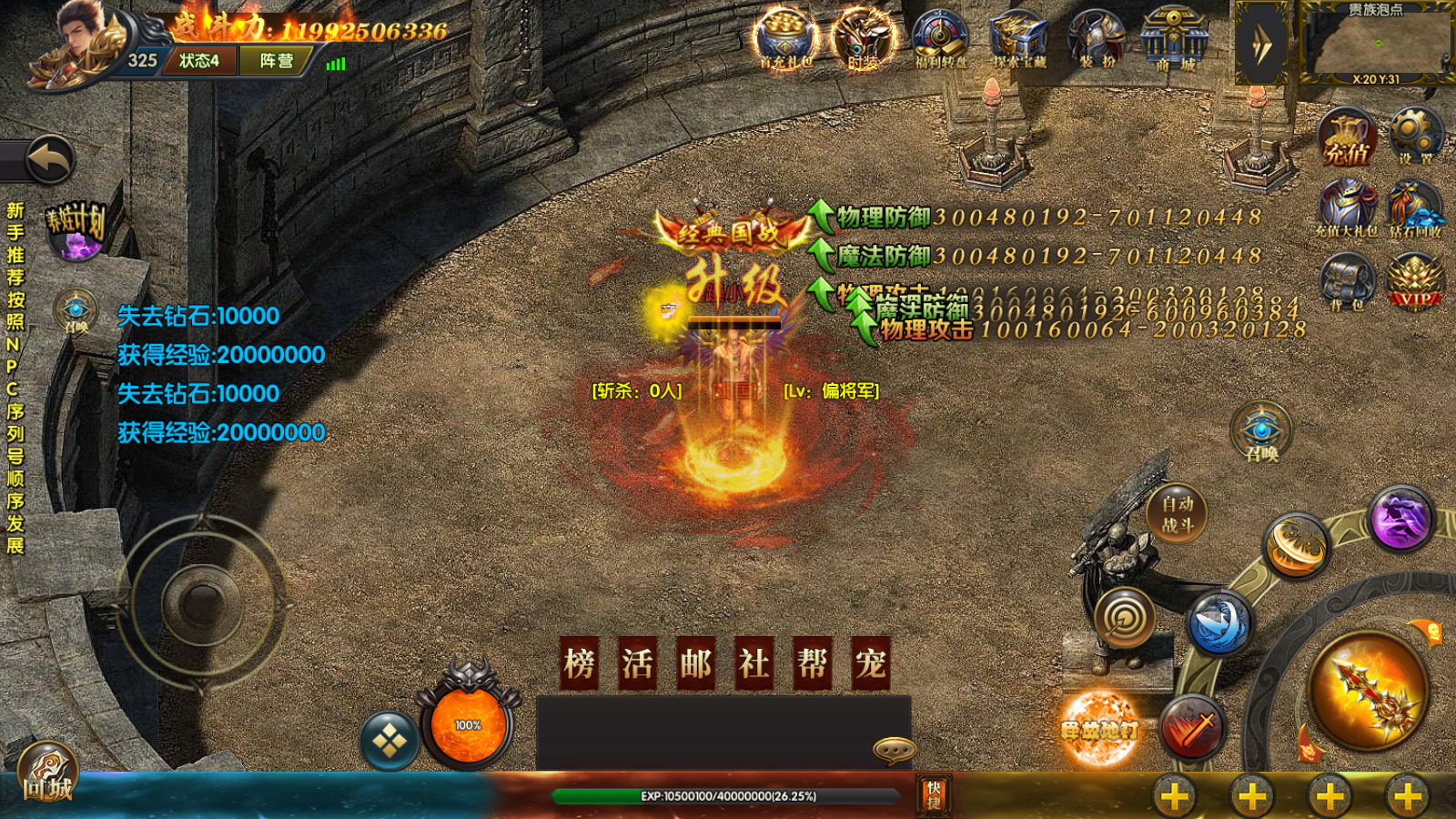
Task: Open the chat speech bubble
Action: (x=894, y=749)
